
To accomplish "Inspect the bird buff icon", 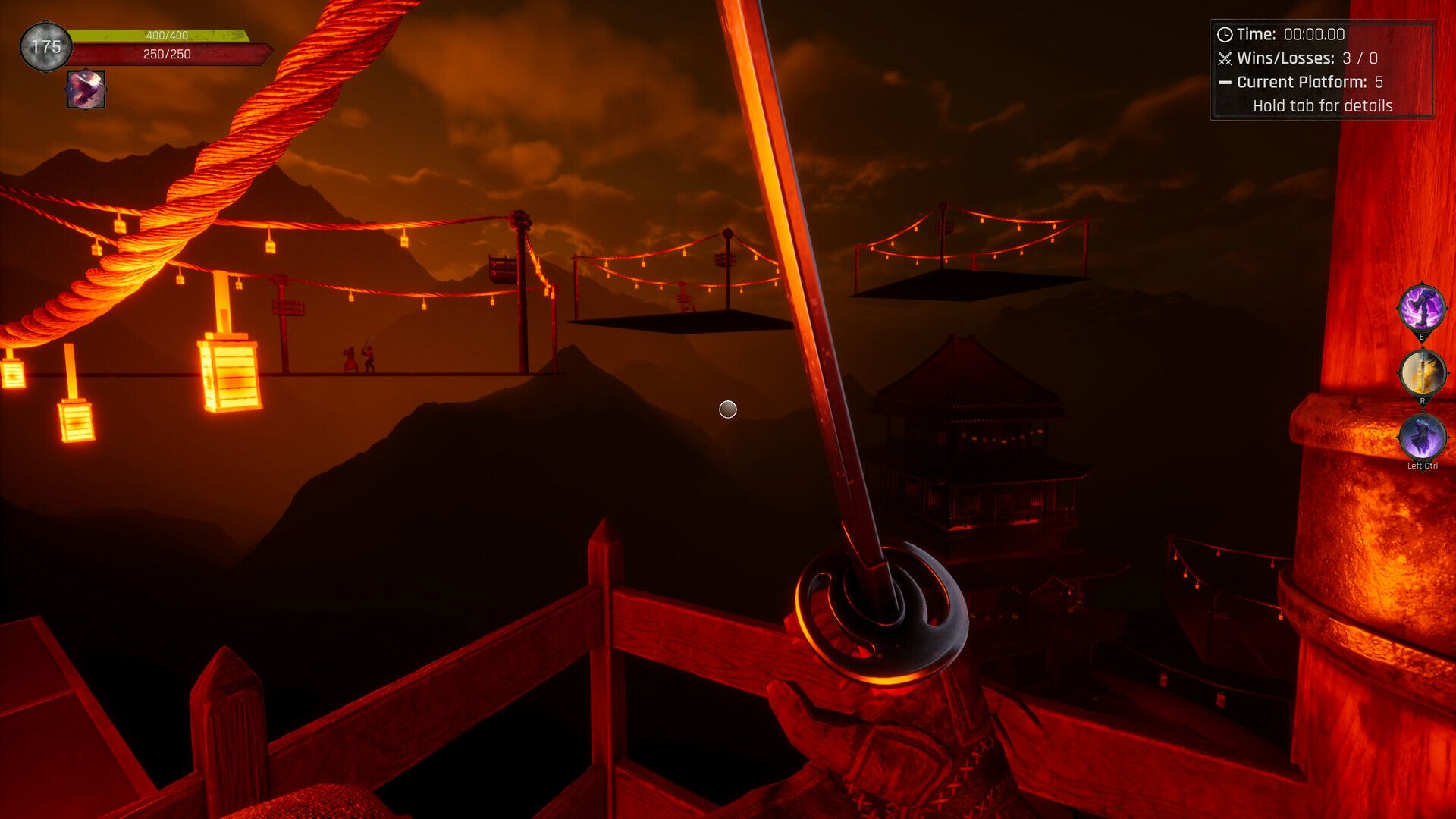I will pyautogui.click(x=86, y=89).
